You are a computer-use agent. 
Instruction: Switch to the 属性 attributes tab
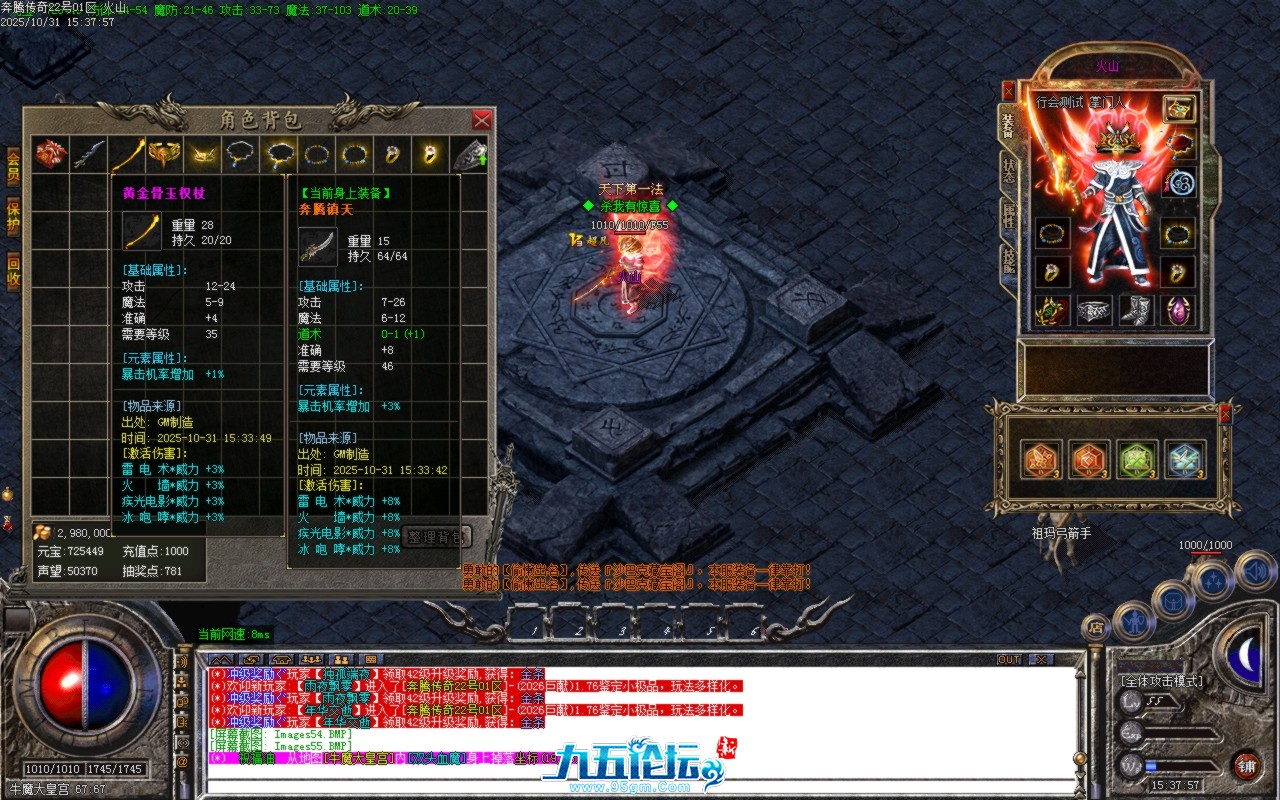click(1010, 213)
